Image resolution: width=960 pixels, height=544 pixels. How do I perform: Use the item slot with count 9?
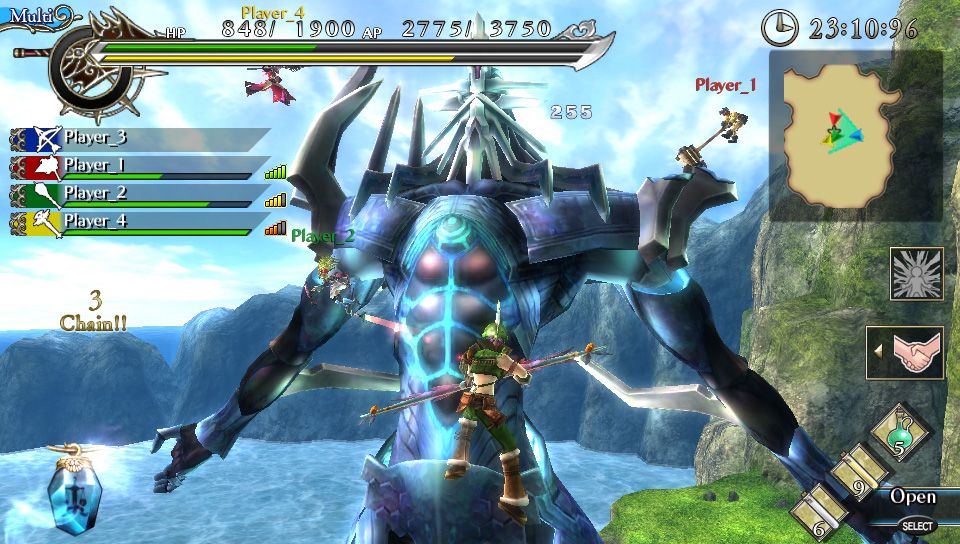click(858, 475)
